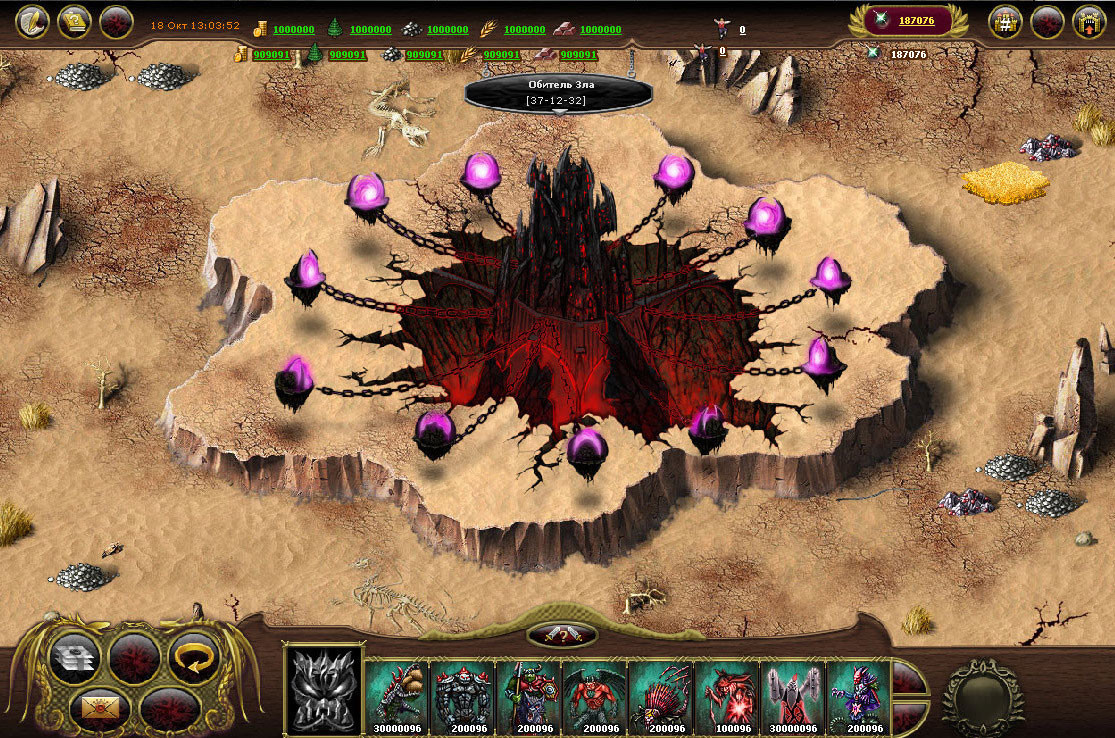The width and height of the screenshot is (1115, 738).
Task: Select the Обитель Зла location label
Action: click(559, 92)
